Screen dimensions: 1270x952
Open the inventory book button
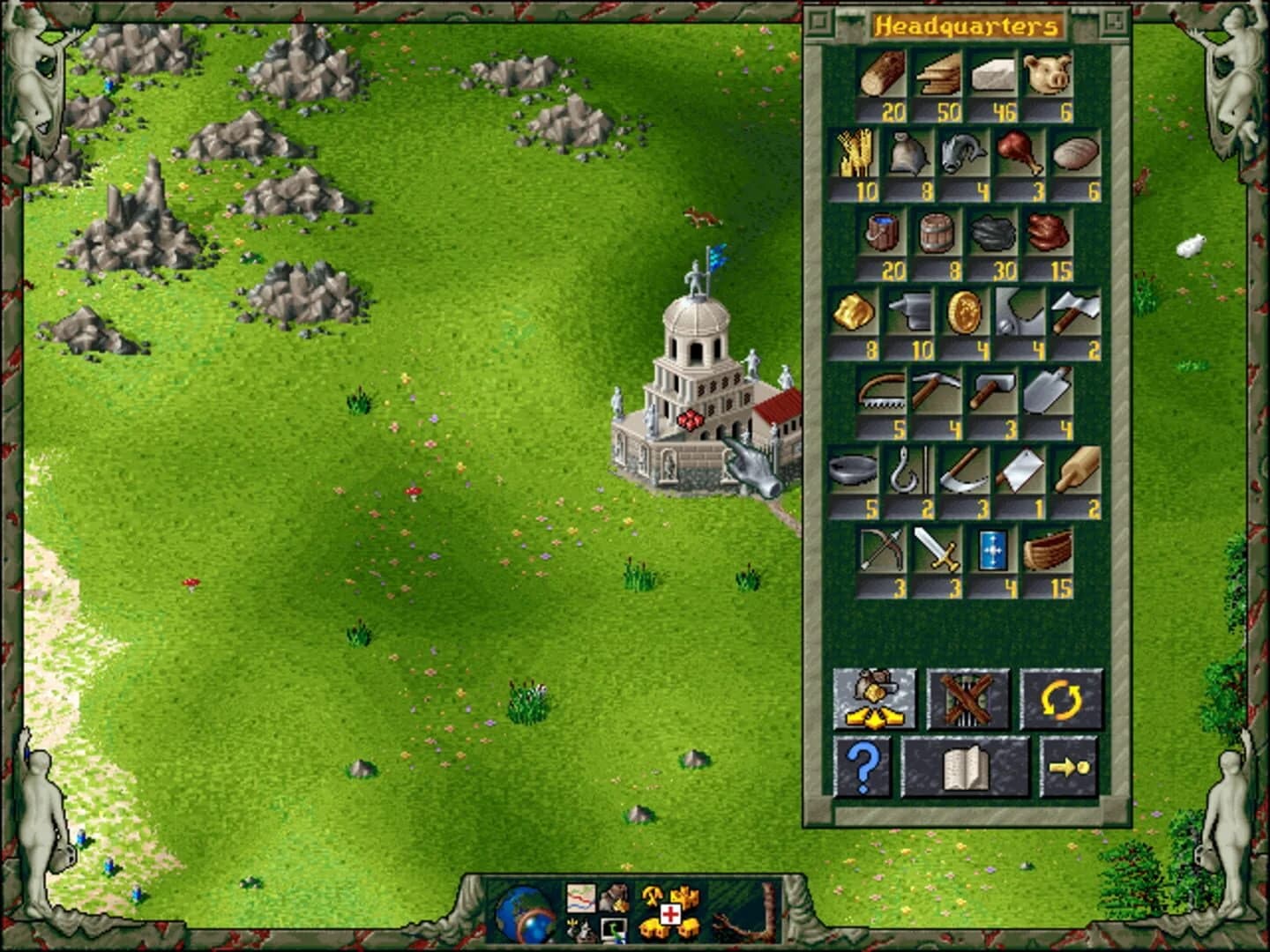[x=967, y=769]
